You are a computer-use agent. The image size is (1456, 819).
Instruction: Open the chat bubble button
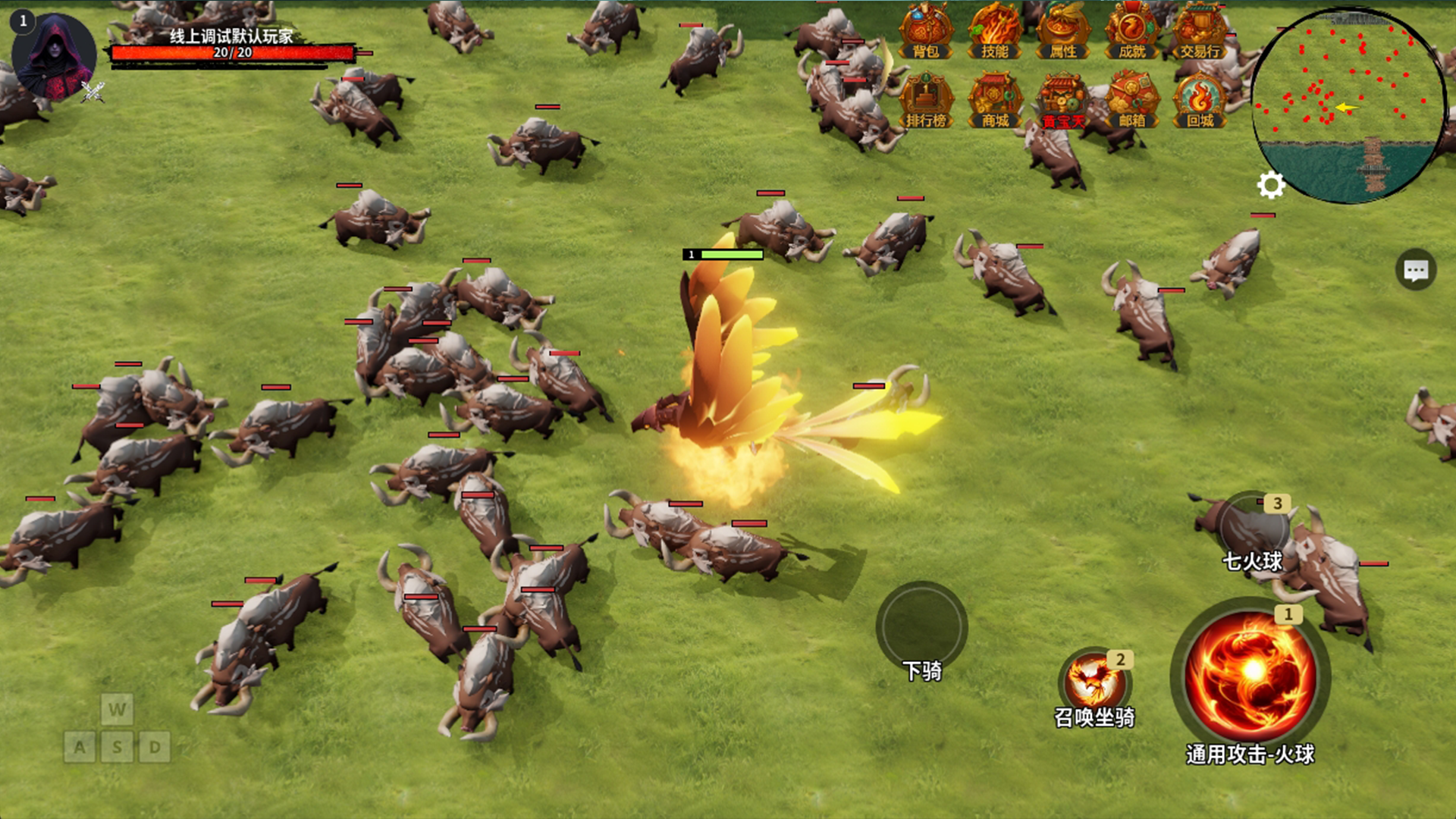(1416, 270)
